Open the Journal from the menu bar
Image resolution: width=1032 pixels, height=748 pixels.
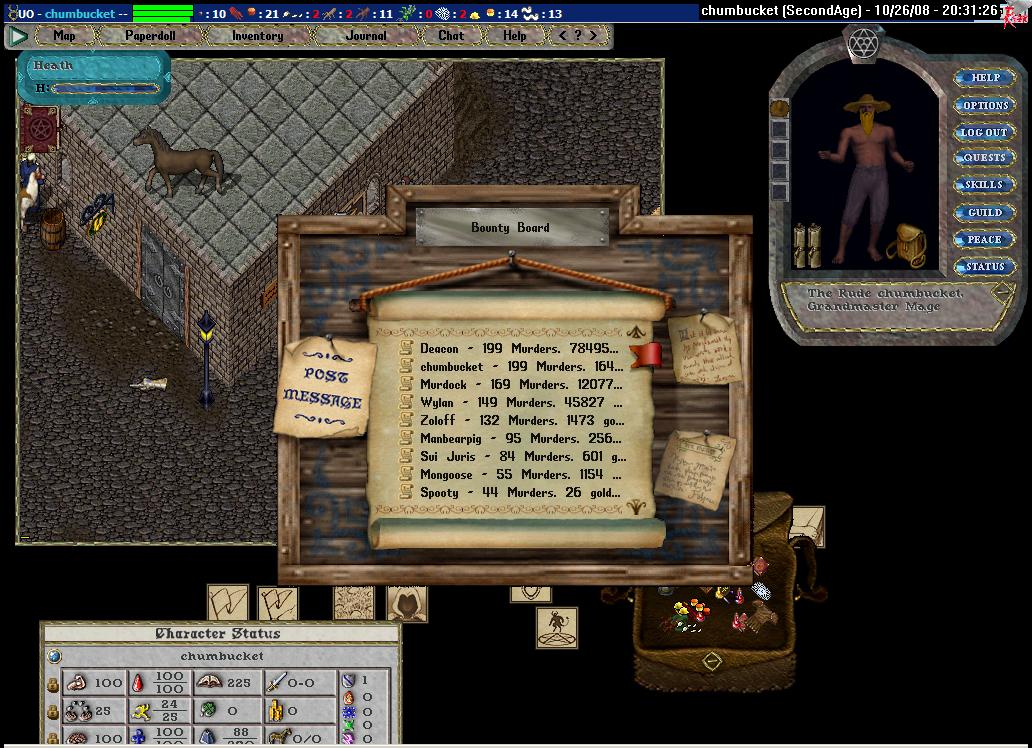(x=366, y=35)
